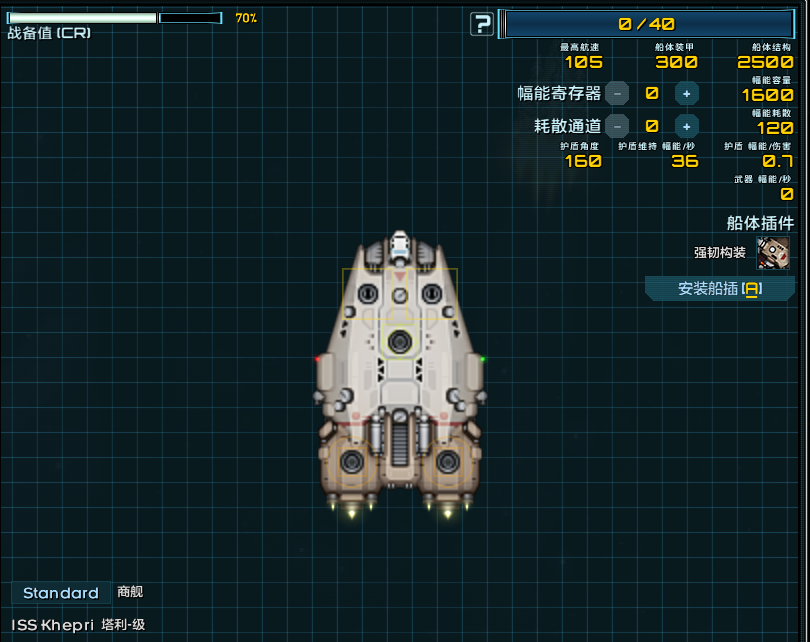Add a 耗散通道 vent using plus button
The image size is (810, 642).
[686, 126]
